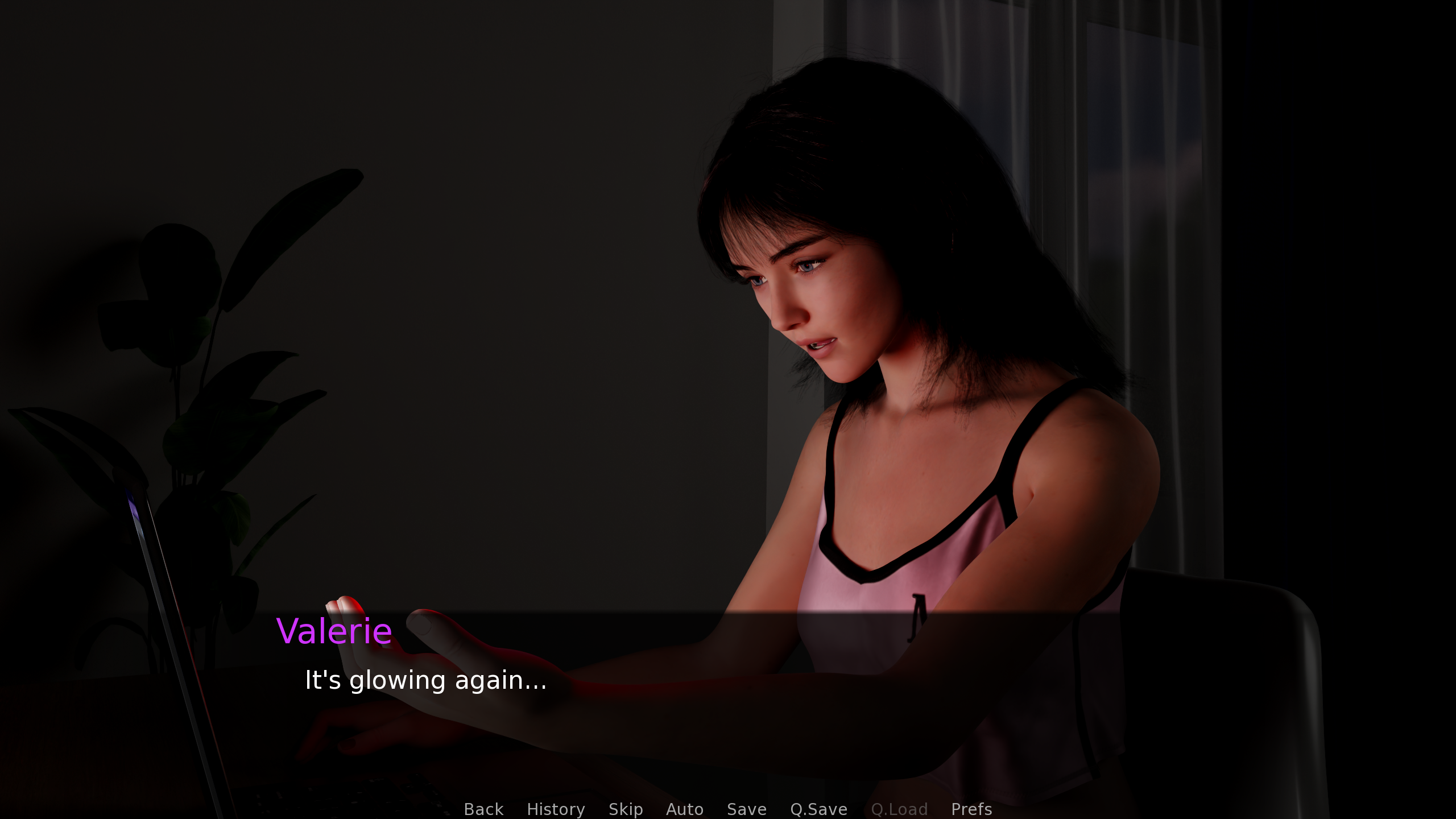Open the Save menu
Image resolution: width=1456 pixels, height=819 pixels.
[x=747, y=809]
